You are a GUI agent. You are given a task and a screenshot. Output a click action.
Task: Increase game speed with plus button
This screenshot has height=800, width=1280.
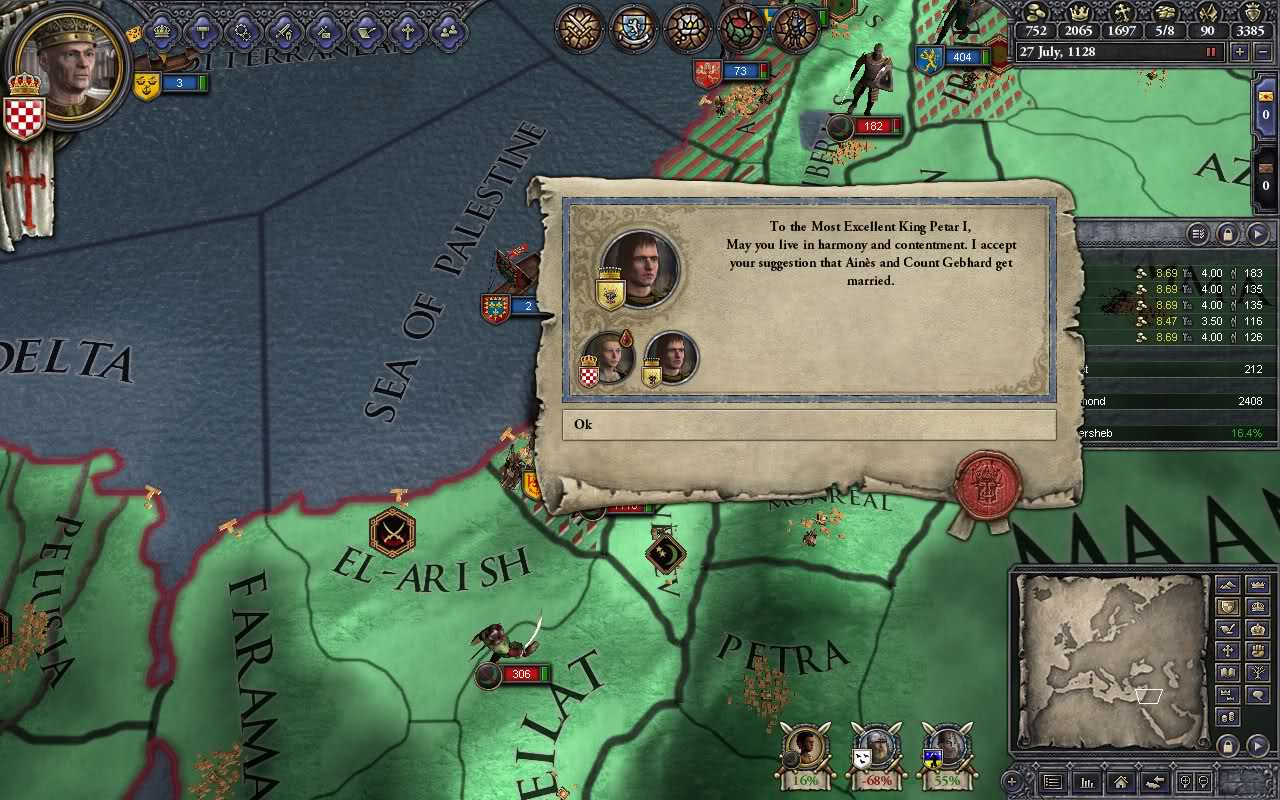pyautogui.click(x=1240, y=52)
